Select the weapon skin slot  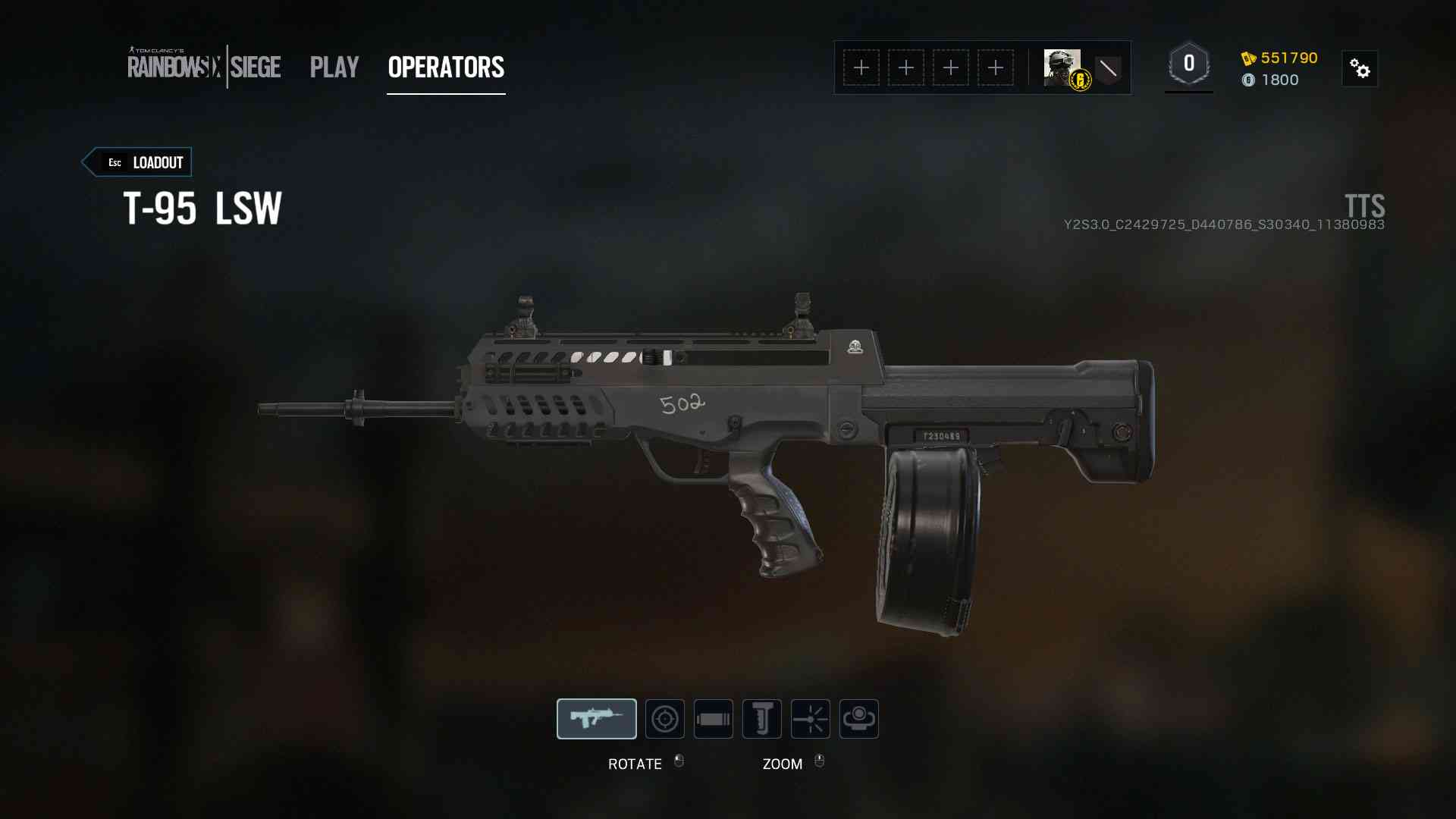click(x=597, y=719)
